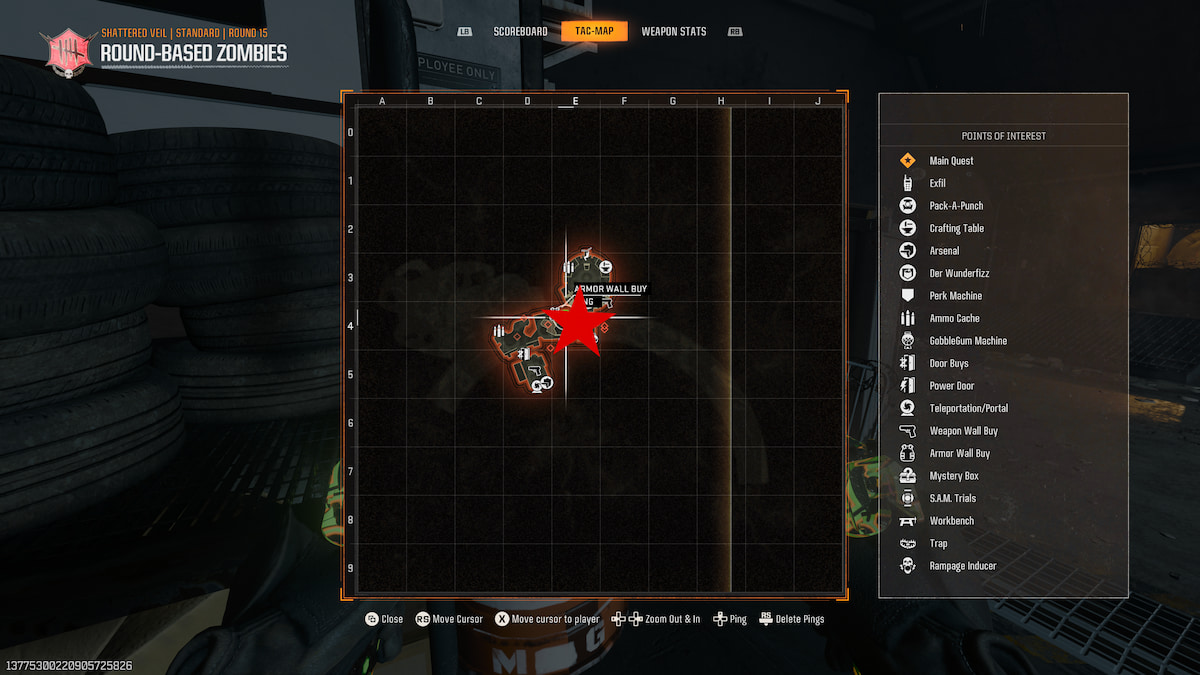Click the Trap legend entry
Image resolution: width=1200 pixels, height=675 pixels.
pos(938,543)
